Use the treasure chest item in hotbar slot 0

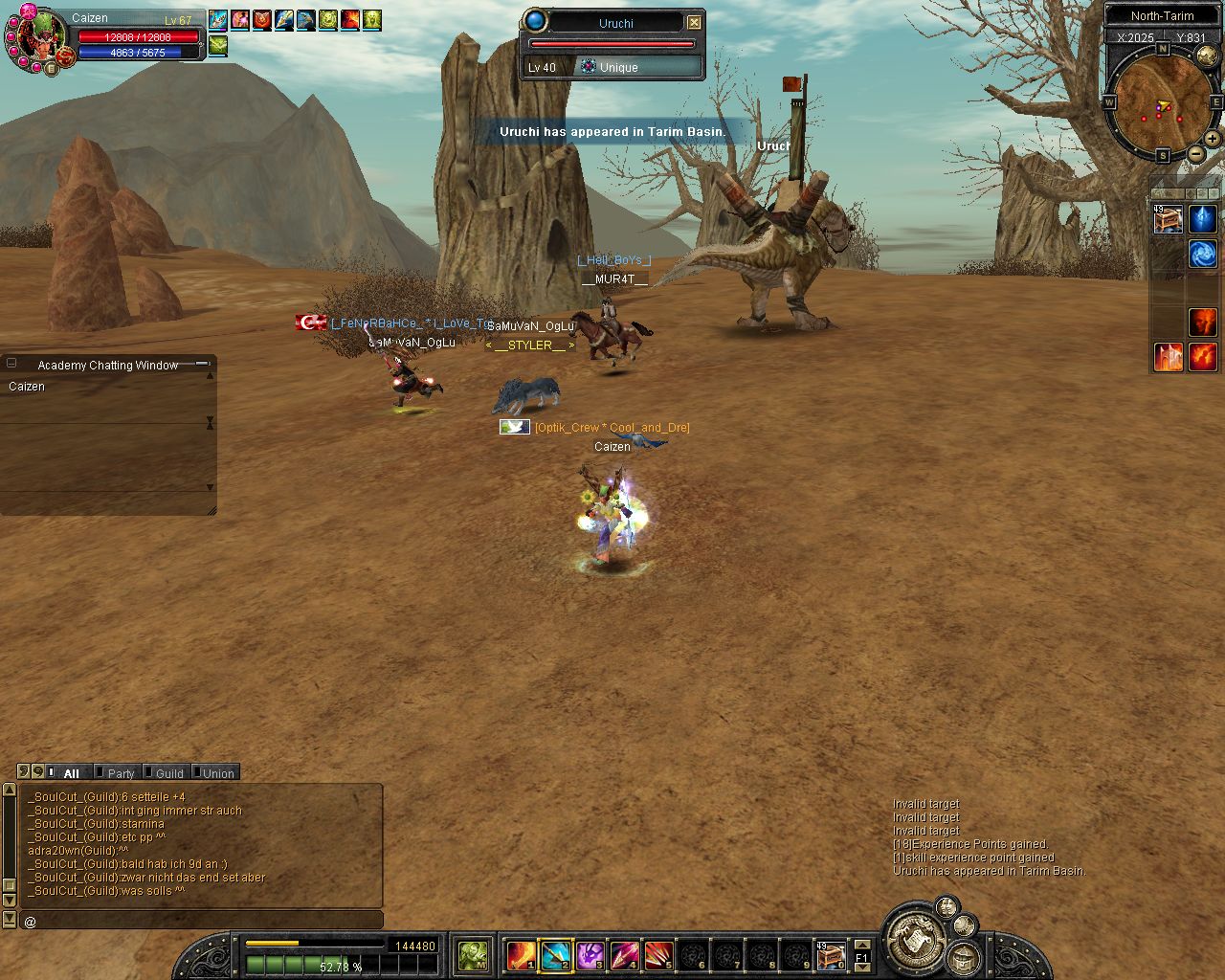click(830, 955)
